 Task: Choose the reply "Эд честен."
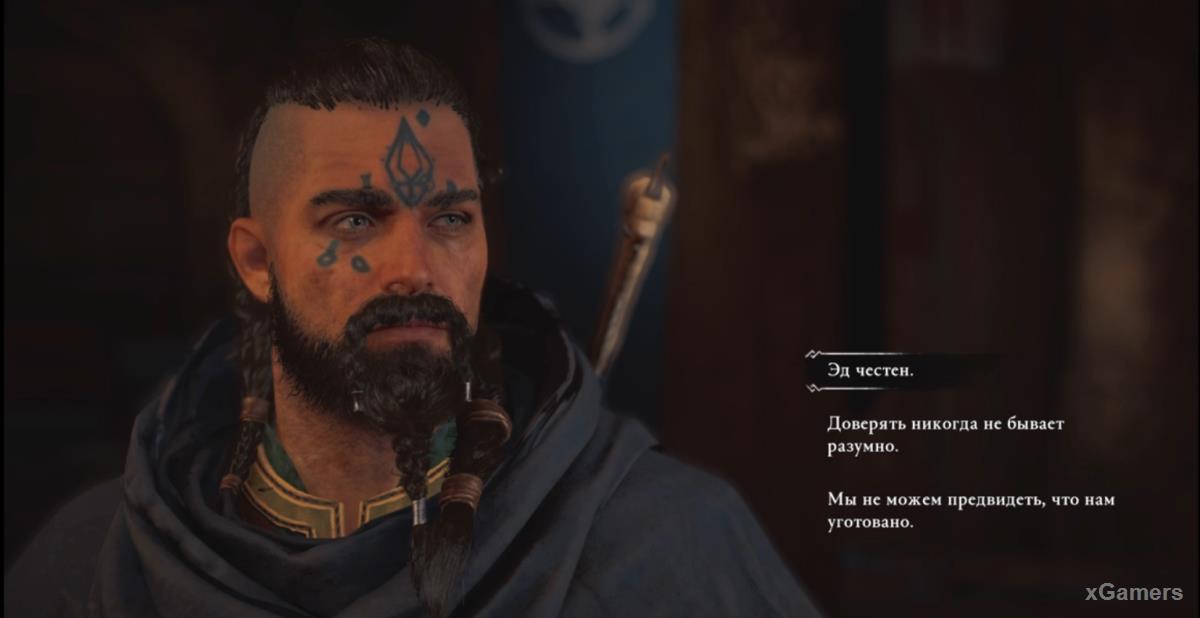click(872, 370)
